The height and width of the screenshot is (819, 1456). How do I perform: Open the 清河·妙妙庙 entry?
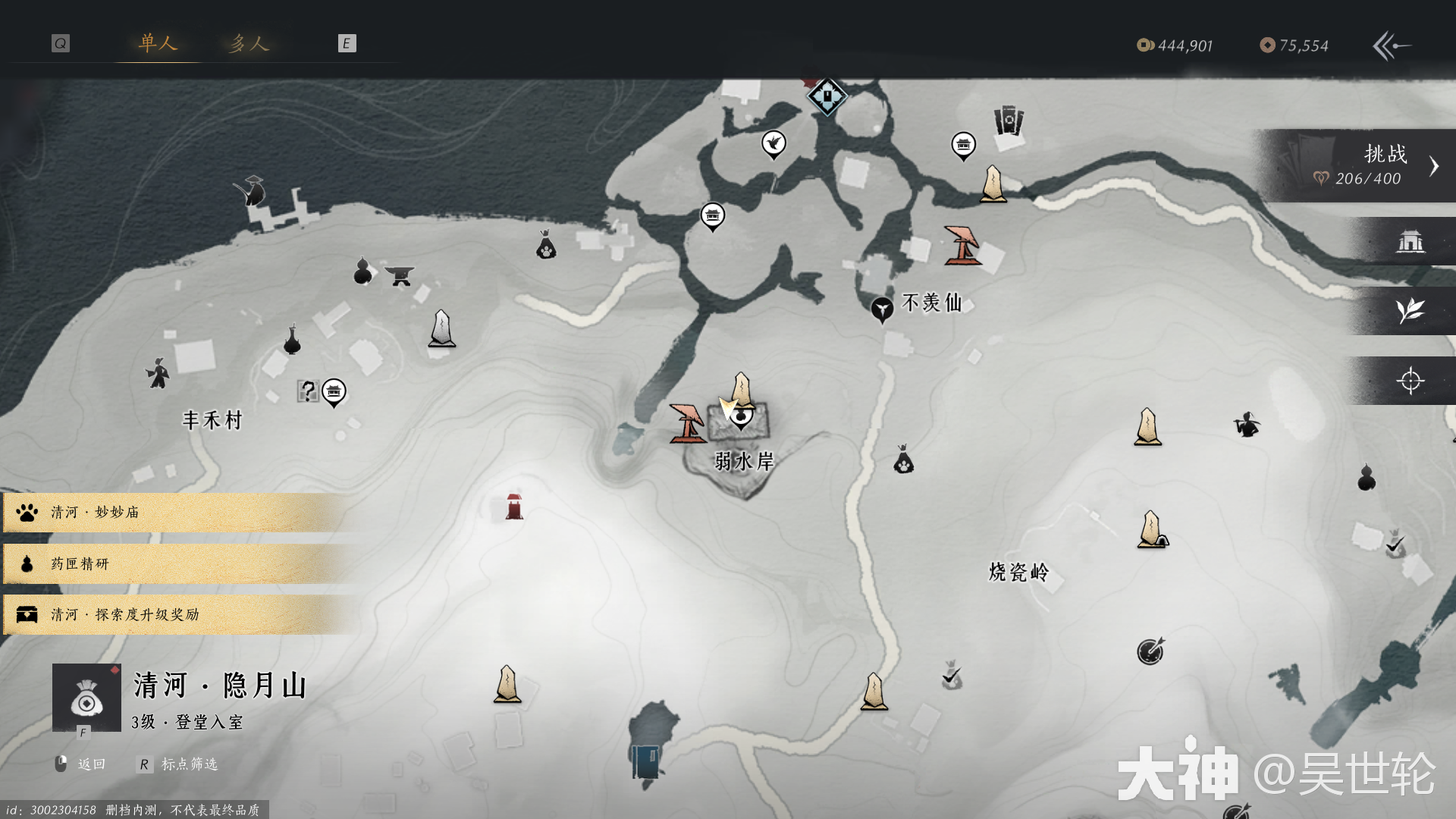[x=174, y=513]
